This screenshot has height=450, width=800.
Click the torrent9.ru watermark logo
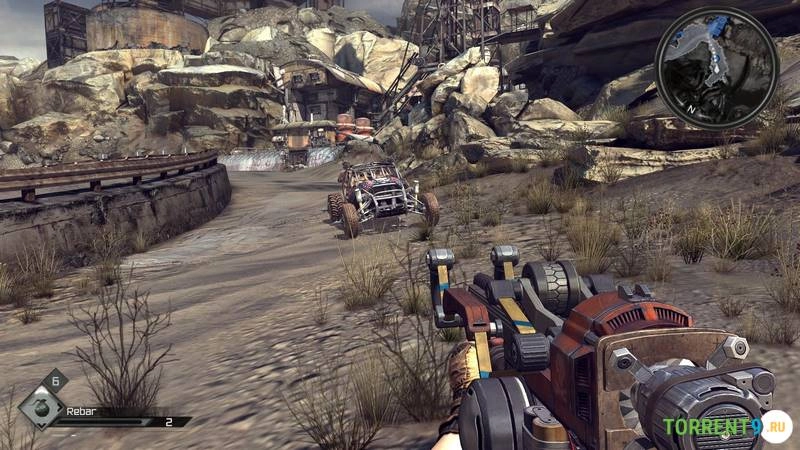[x=727, y=427]
